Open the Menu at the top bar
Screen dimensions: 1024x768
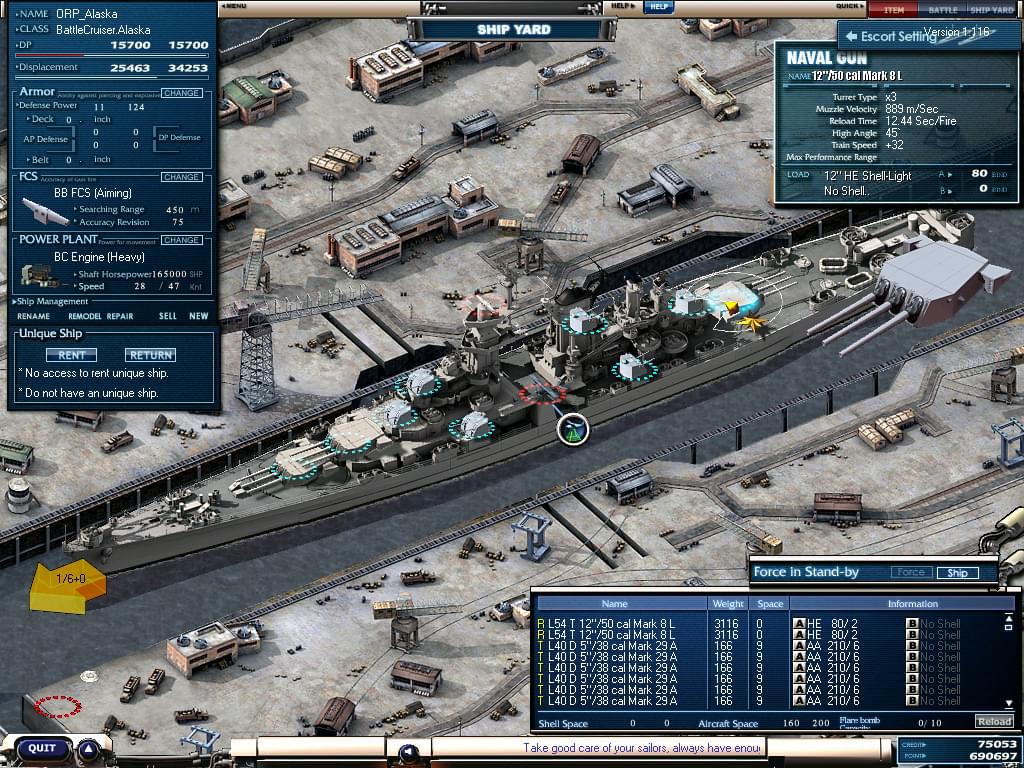coord(234,6)
